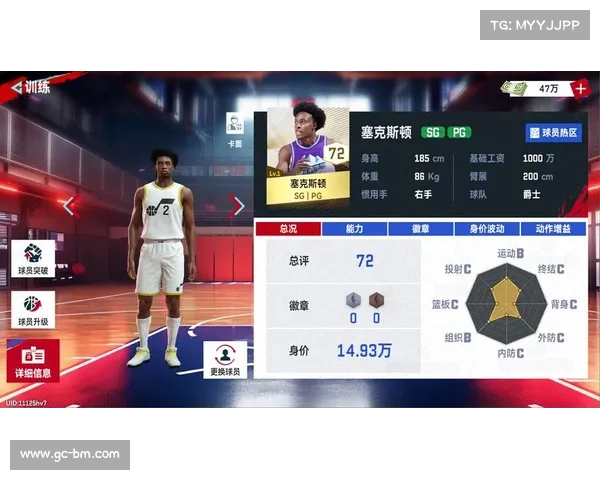Image resolution: width=600 pixels, height=480 pixels.
Task: Show the 身价波动 value fluctuation tab
Action: [488, 229]
